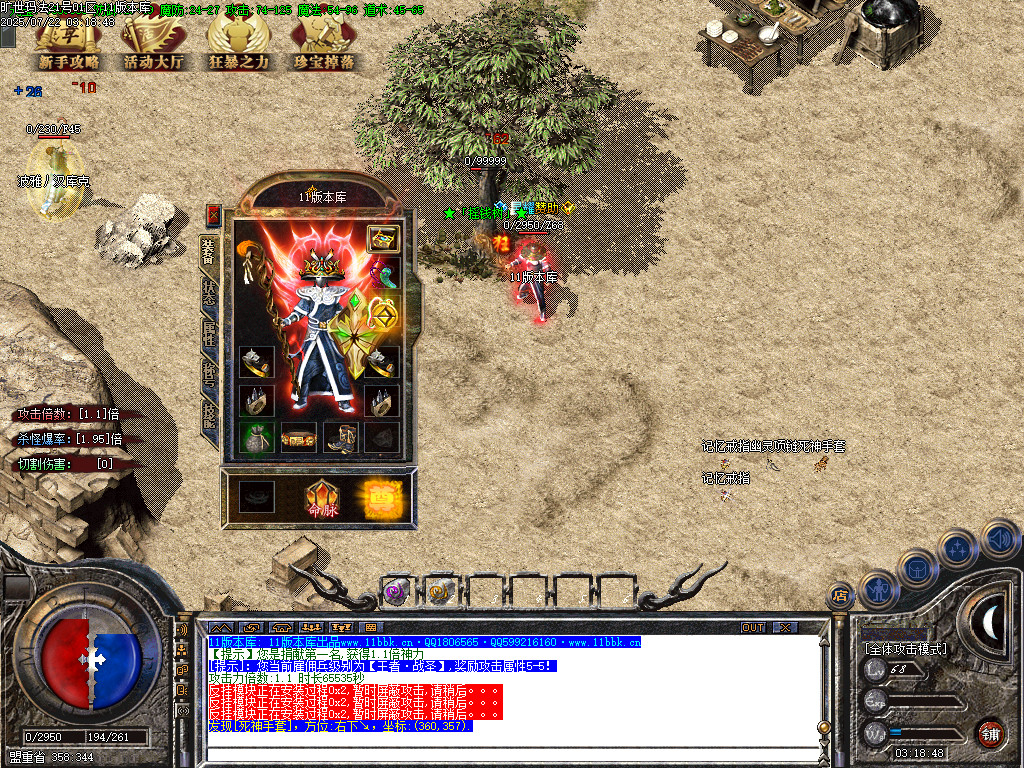Select the equipped belt slot

click(298, 437)
